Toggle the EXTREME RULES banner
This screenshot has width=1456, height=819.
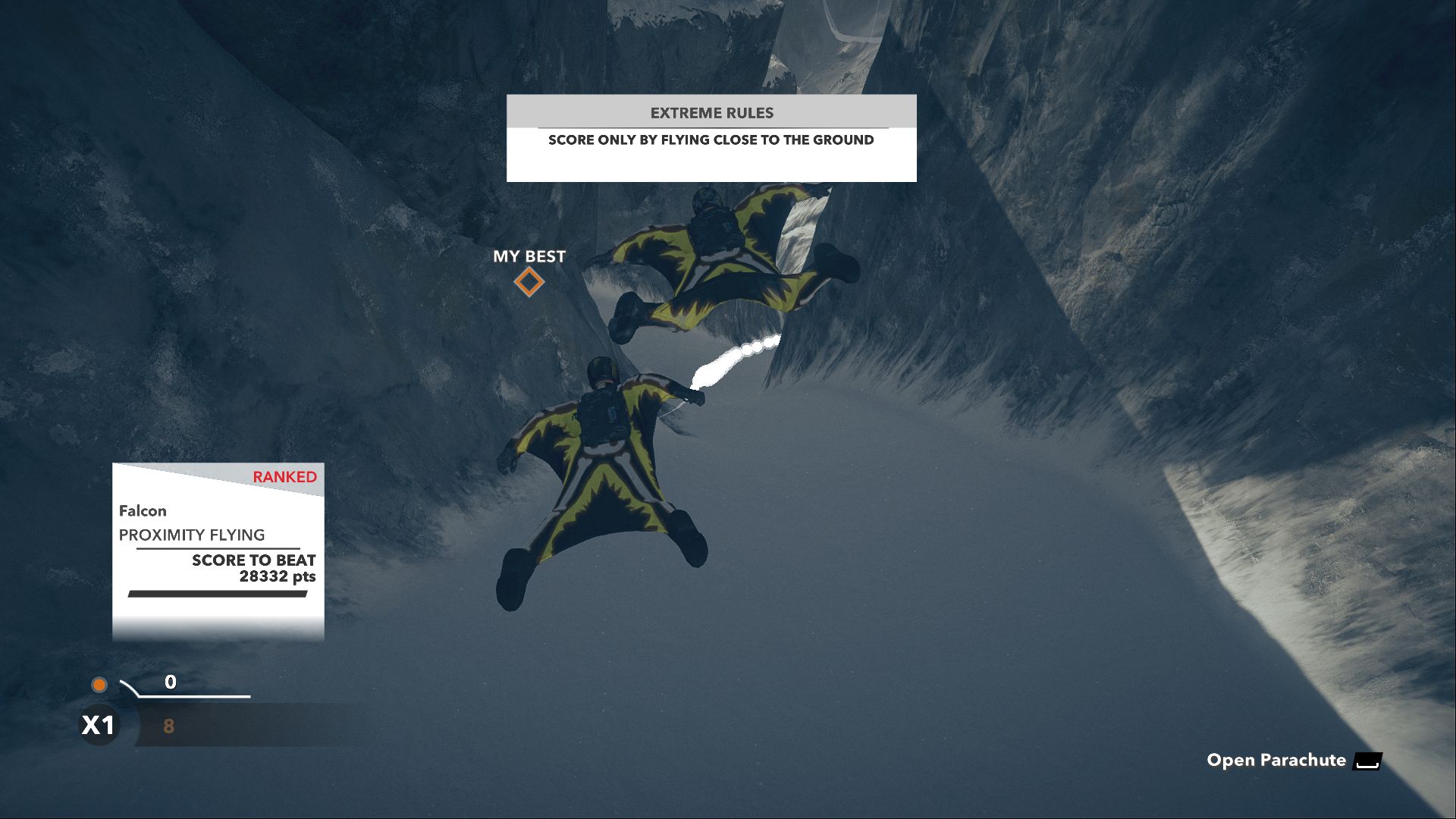coord(711,112)
